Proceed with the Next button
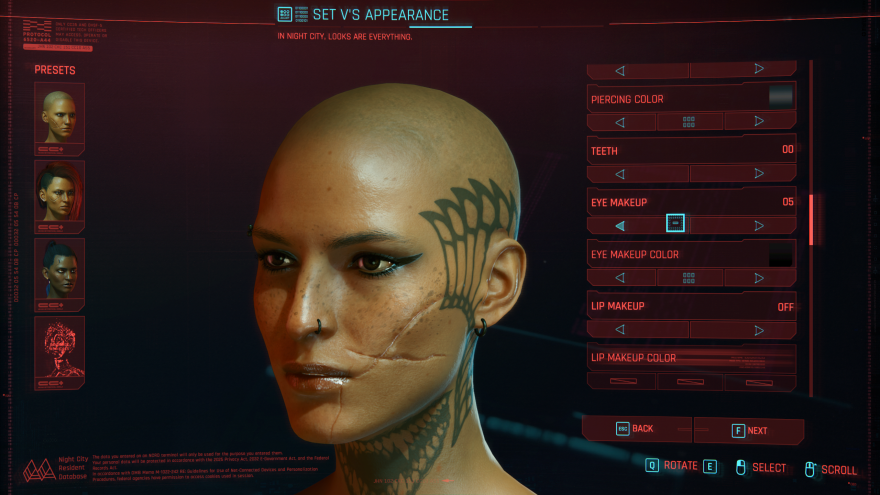 point(750,430)
